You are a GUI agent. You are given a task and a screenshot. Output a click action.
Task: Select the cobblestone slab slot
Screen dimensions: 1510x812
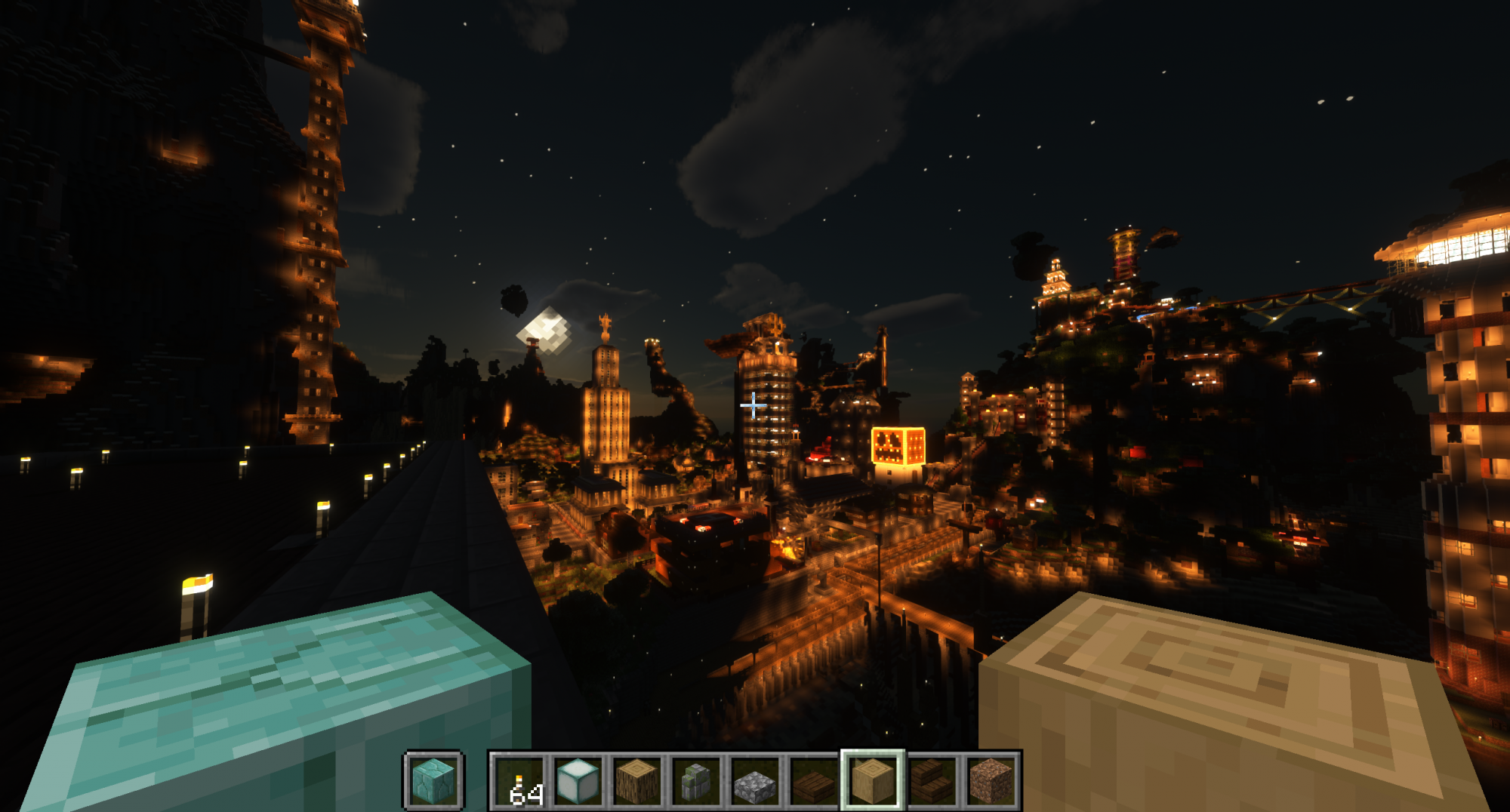pyautogui.click(x=755, y=780)
